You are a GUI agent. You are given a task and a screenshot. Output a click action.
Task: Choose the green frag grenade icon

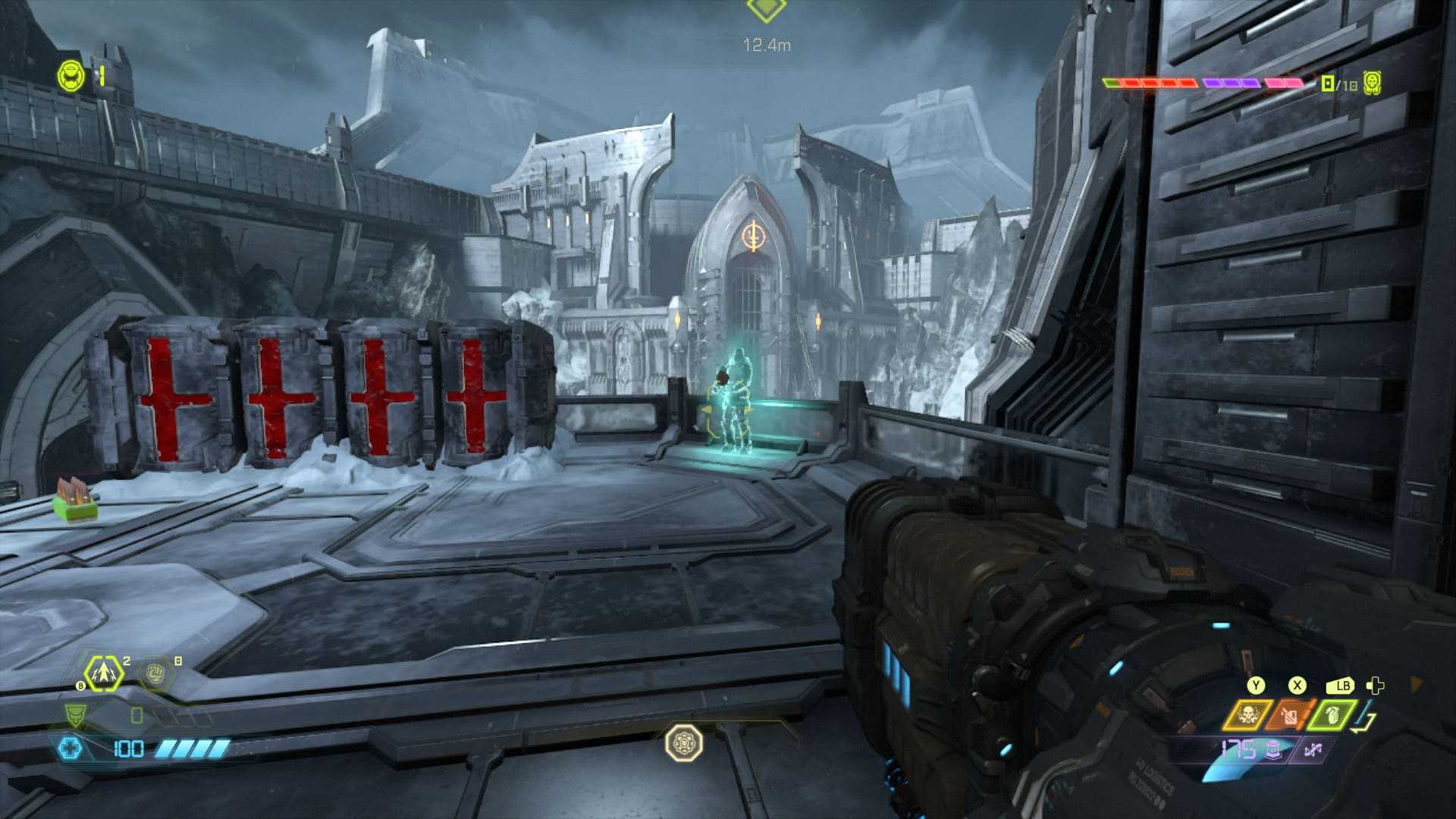(x=1332, y=714)
